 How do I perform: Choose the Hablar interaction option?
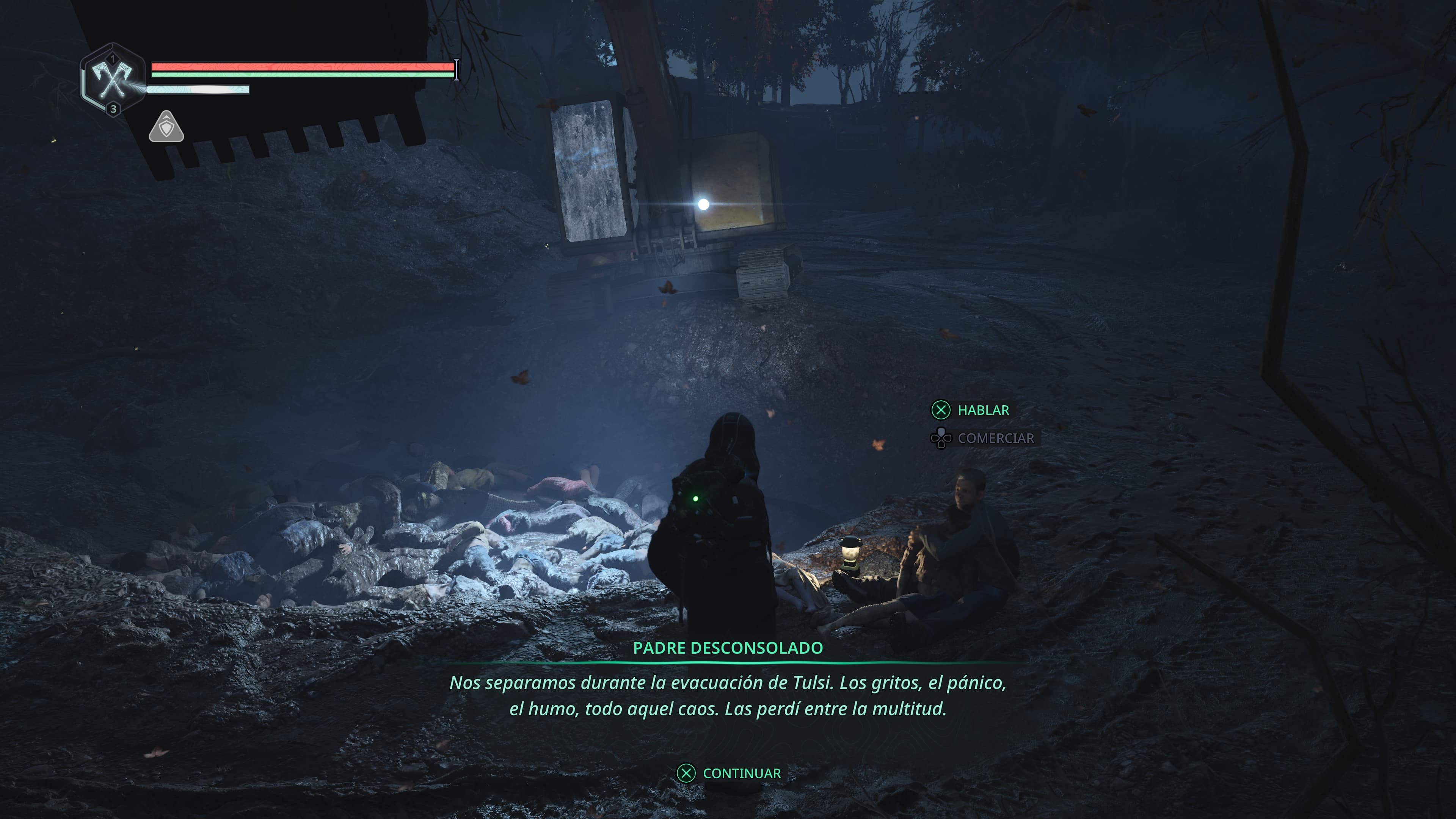(971, 410)
